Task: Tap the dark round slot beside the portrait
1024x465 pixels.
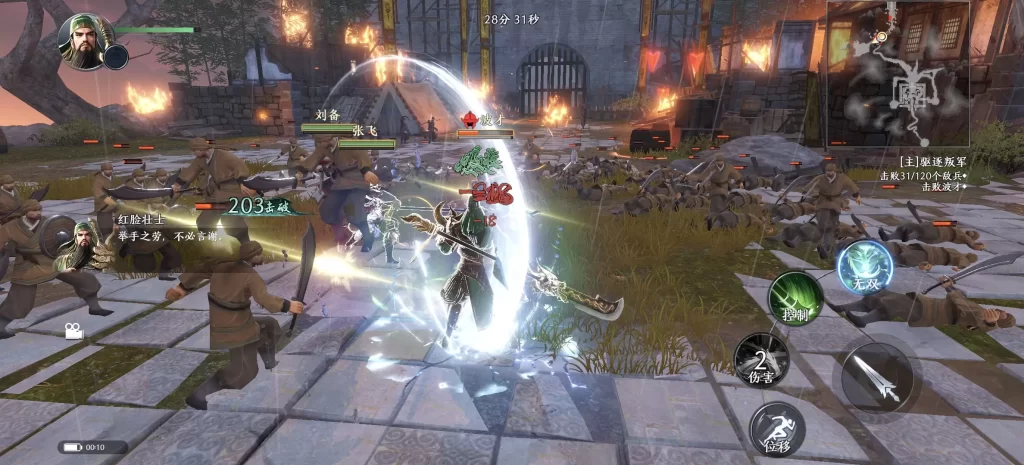Action: (x=116, y=57)
